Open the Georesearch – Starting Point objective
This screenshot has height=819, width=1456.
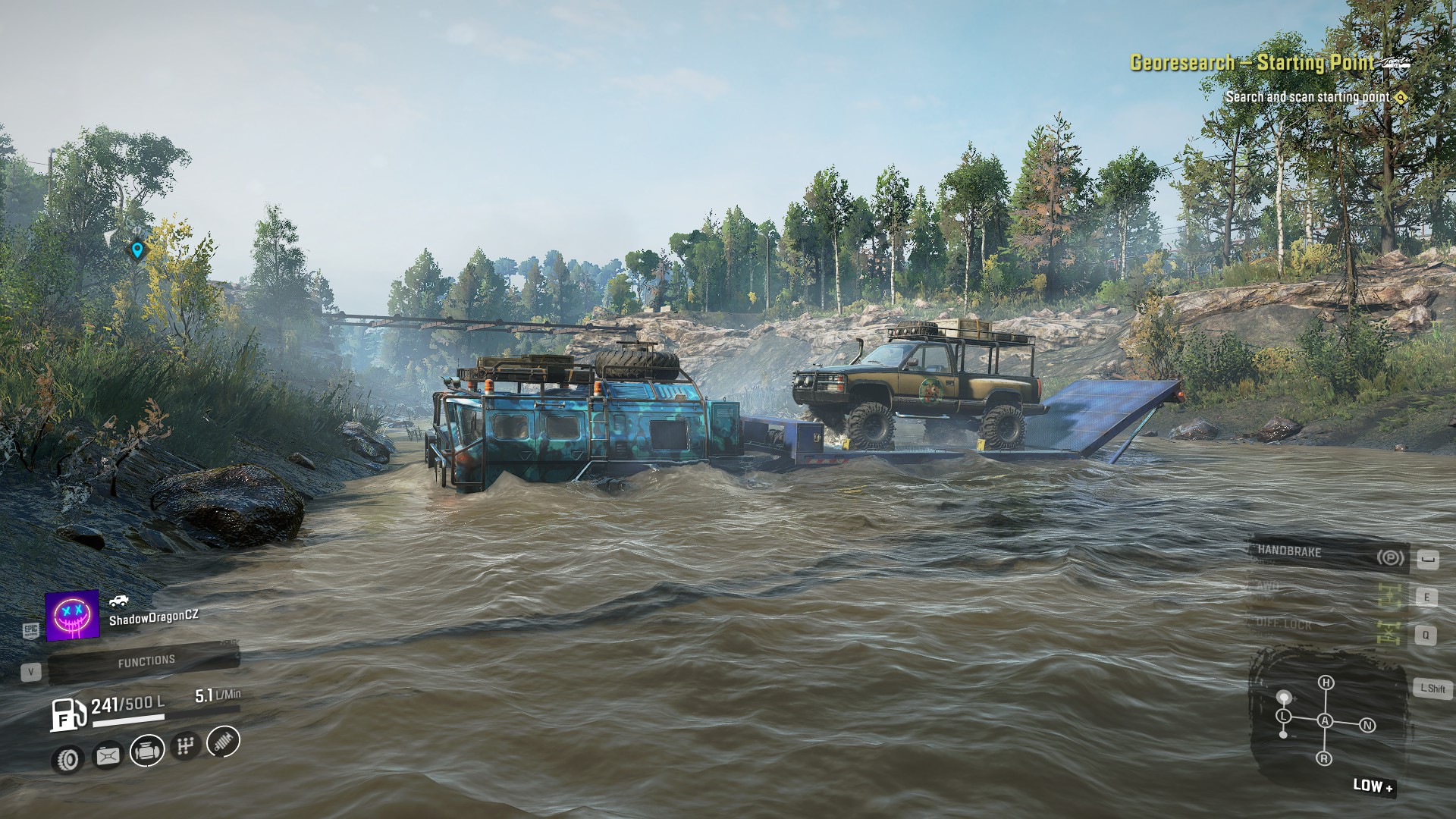pos(1251,63)
